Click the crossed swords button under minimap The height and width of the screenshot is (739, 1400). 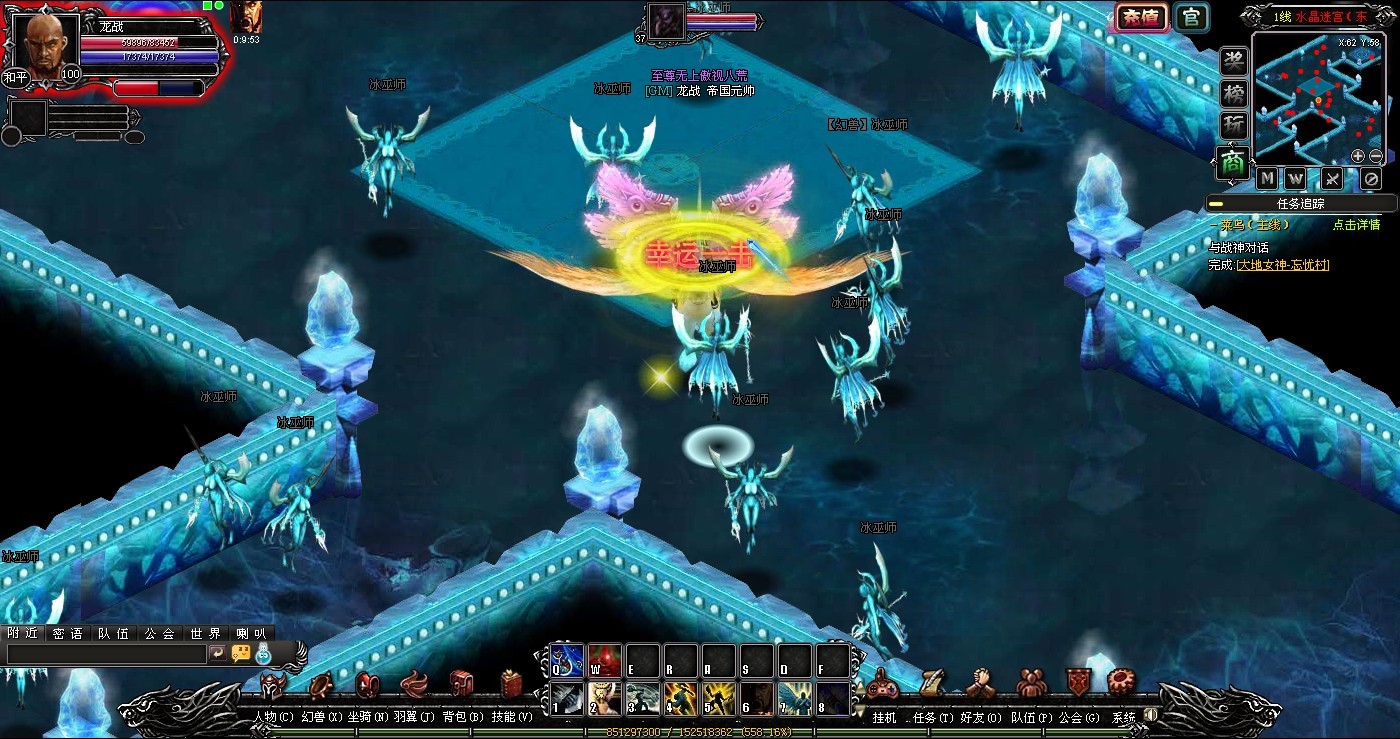pyautogui.click(x=1332, y=179)
